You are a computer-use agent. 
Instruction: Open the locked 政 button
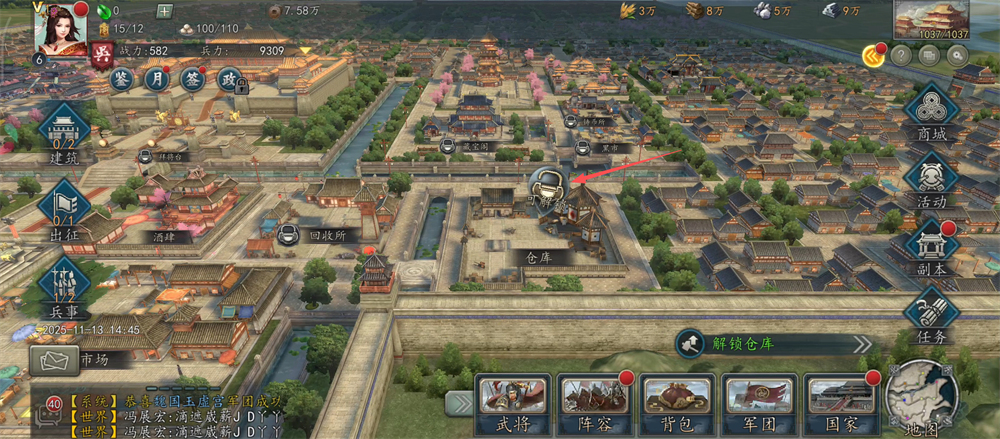pyautogui.click(x=229, y=80)
